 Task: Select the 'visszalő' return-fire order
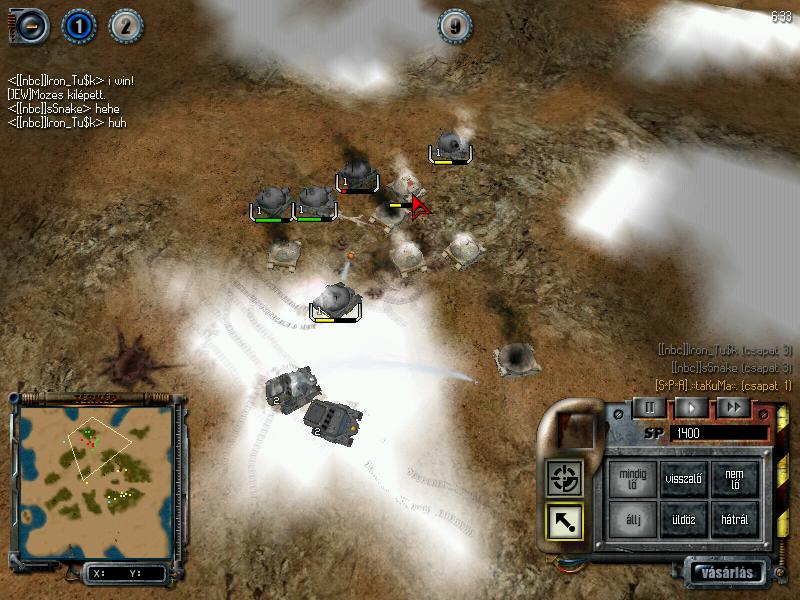coord(684,478)
